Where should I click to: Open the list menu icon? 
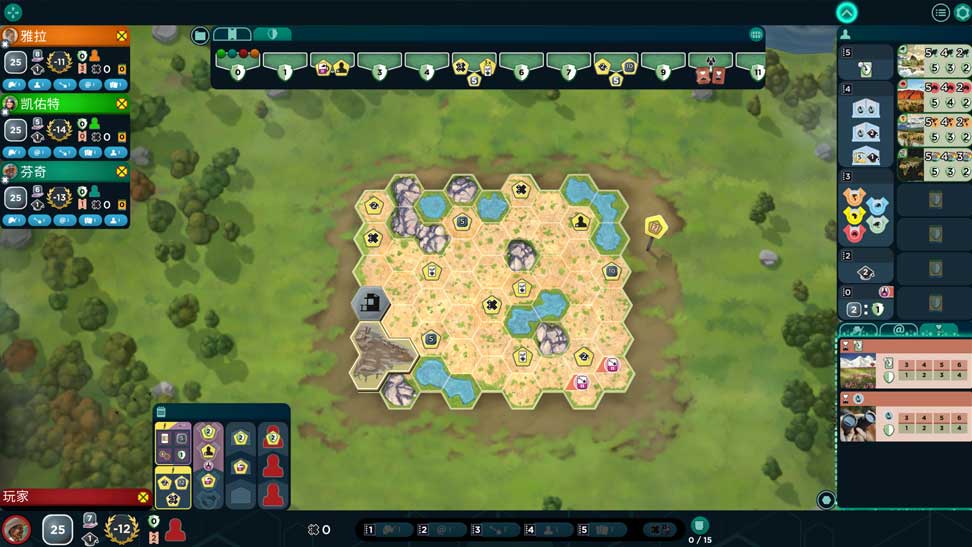(940, 12)
